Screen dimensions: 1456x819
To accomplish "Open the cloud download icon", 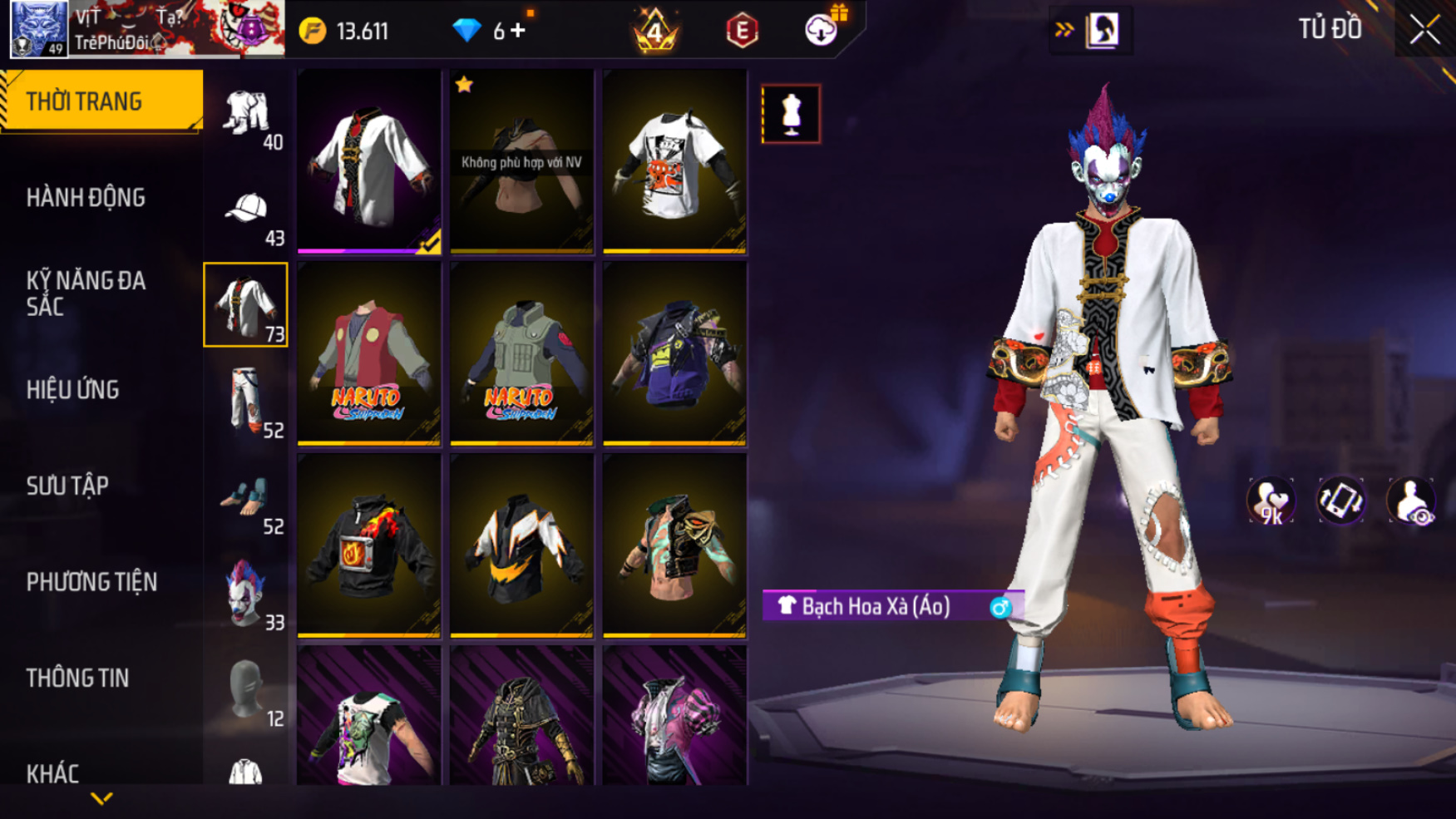I will pos(821,31).
